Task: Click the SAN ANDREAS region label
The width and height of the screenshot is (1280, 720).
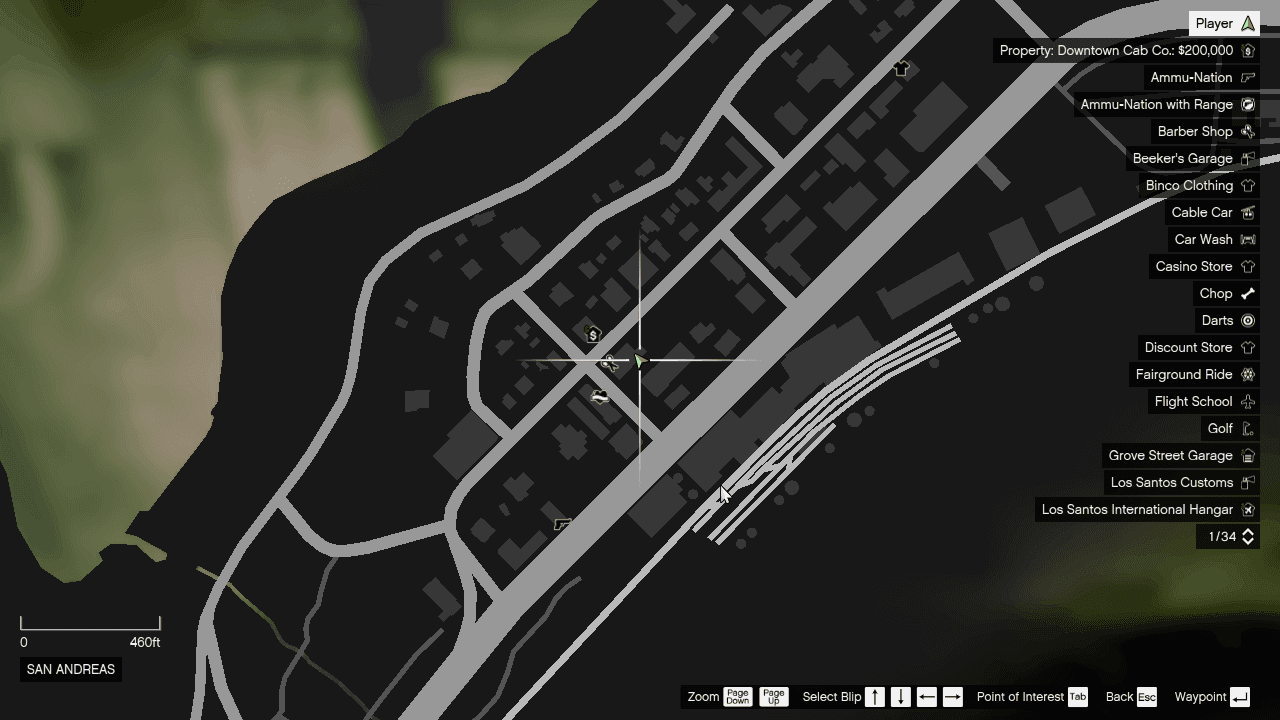Action: tap(70, 669)
